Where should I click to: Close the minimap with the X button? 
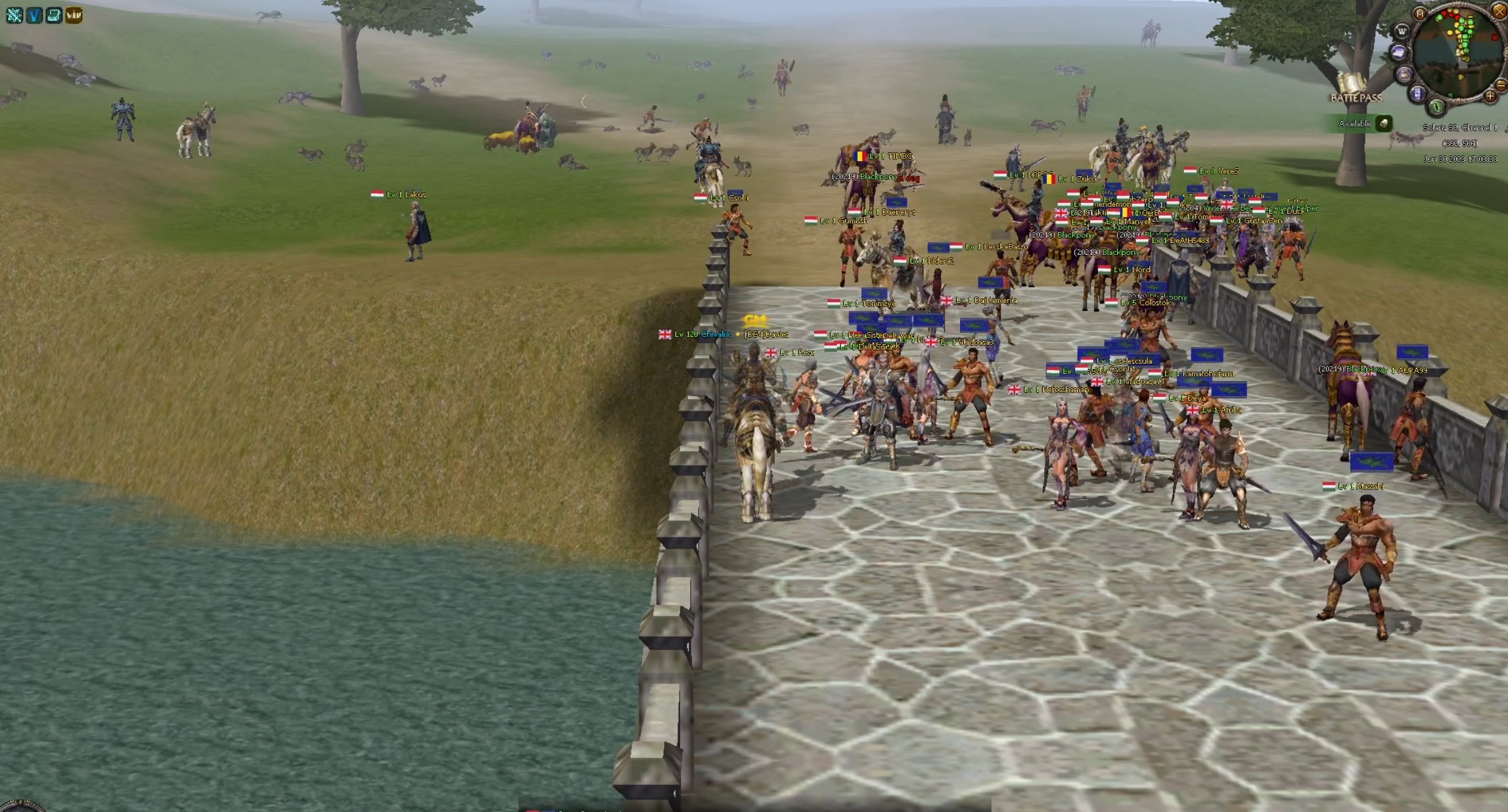click(1499, 12)
